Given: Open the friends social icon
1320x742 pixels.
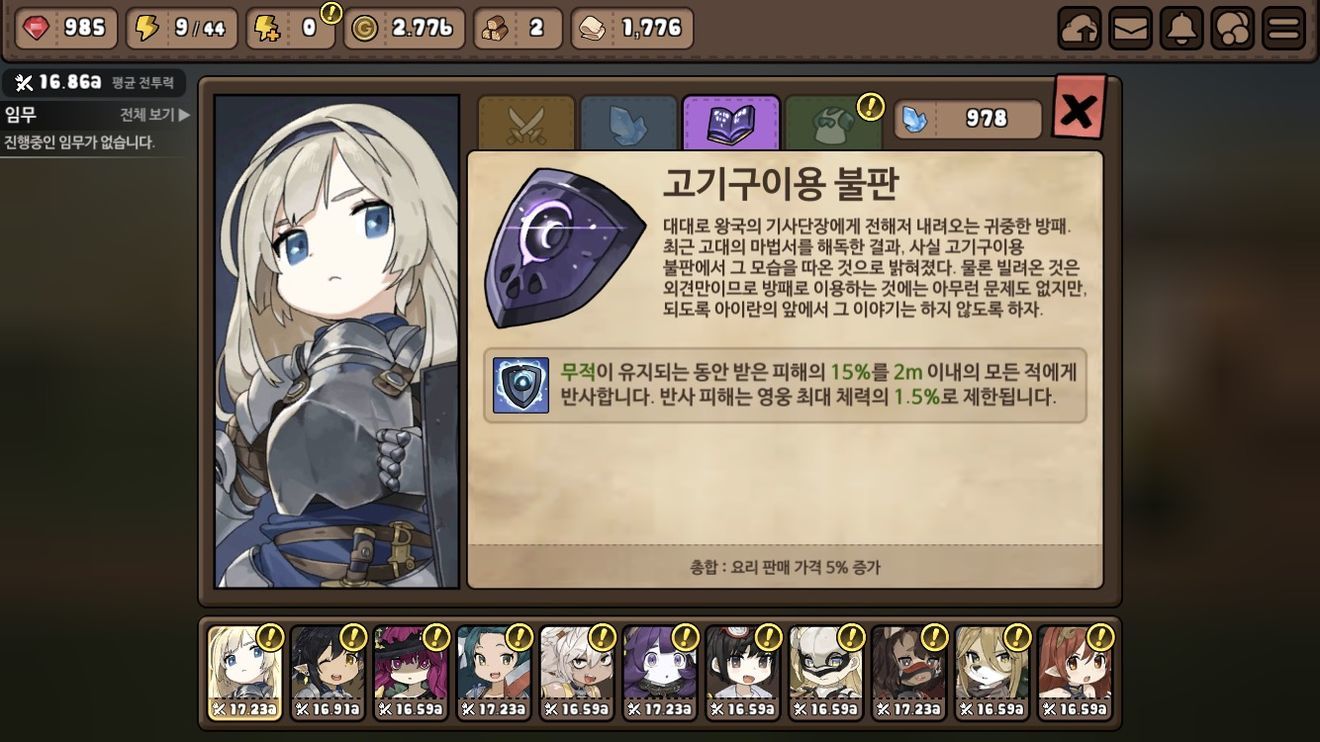Looking at the screenshot, I should click(1234, 26).
